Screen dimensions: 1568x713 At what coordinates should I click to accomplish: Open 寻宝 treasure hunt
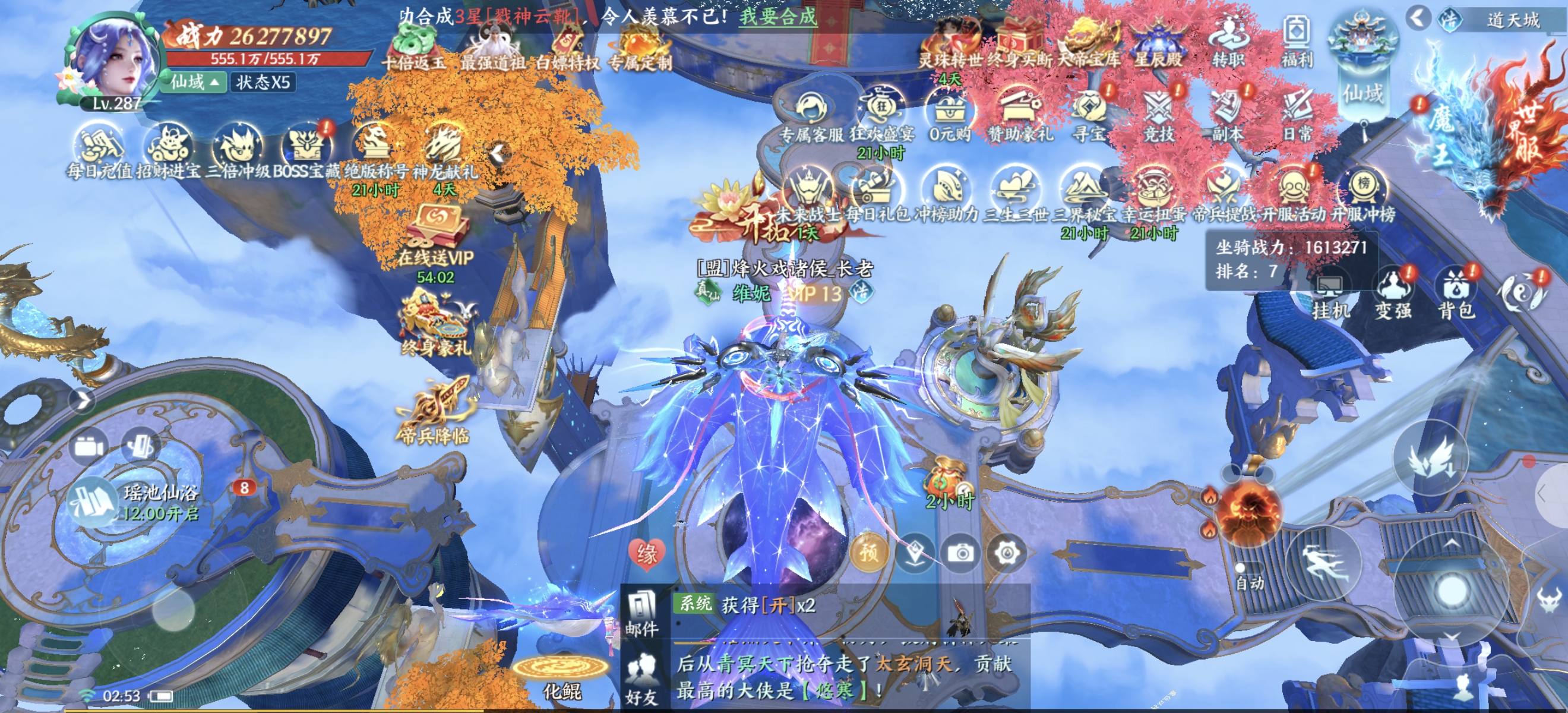tap(1089, 114)
